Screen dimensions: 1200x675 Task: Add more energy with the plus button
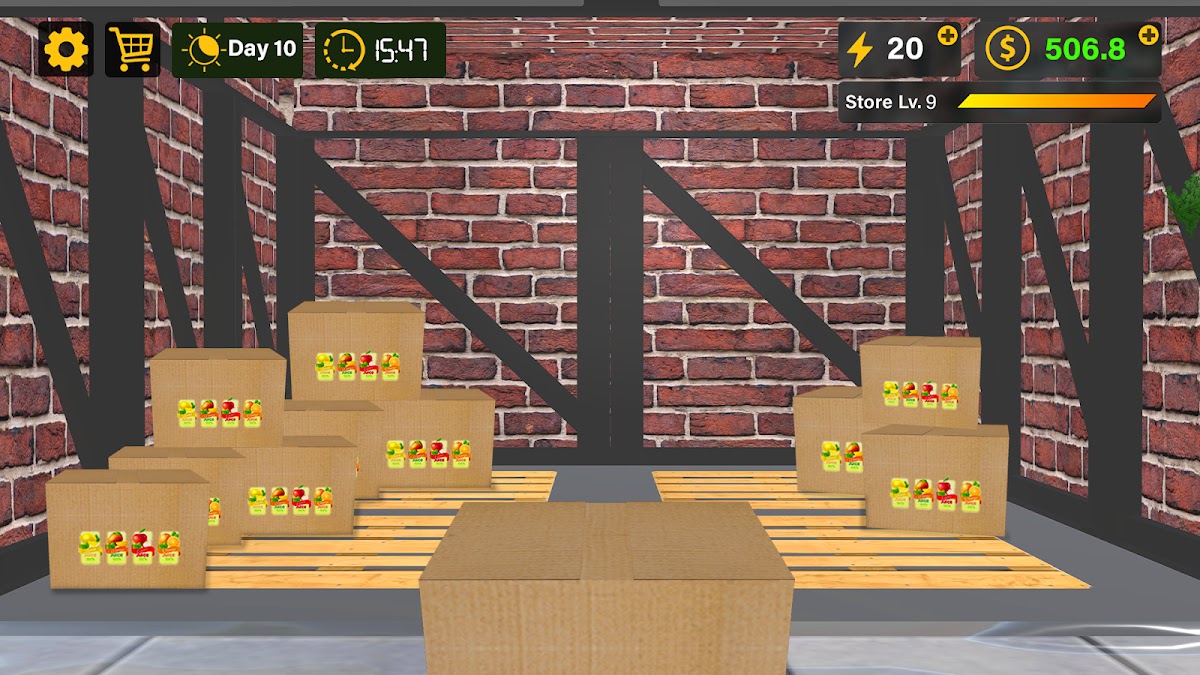click(x=946, y=36)
